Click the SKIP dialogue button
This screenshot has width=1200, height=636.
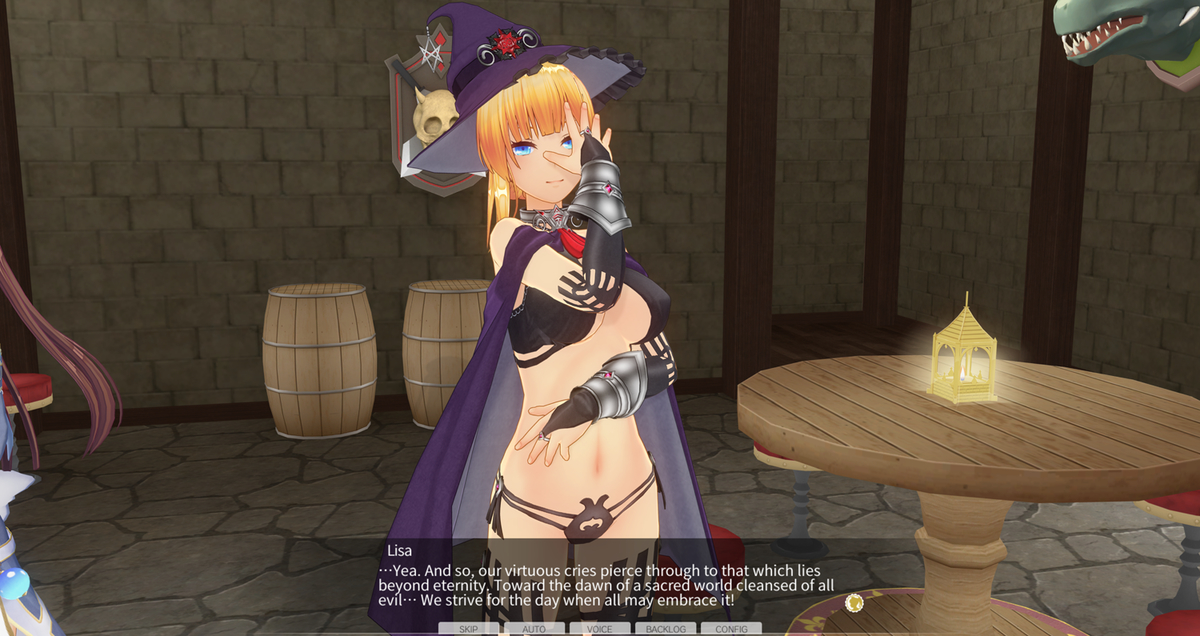click(x=468, y=629)
